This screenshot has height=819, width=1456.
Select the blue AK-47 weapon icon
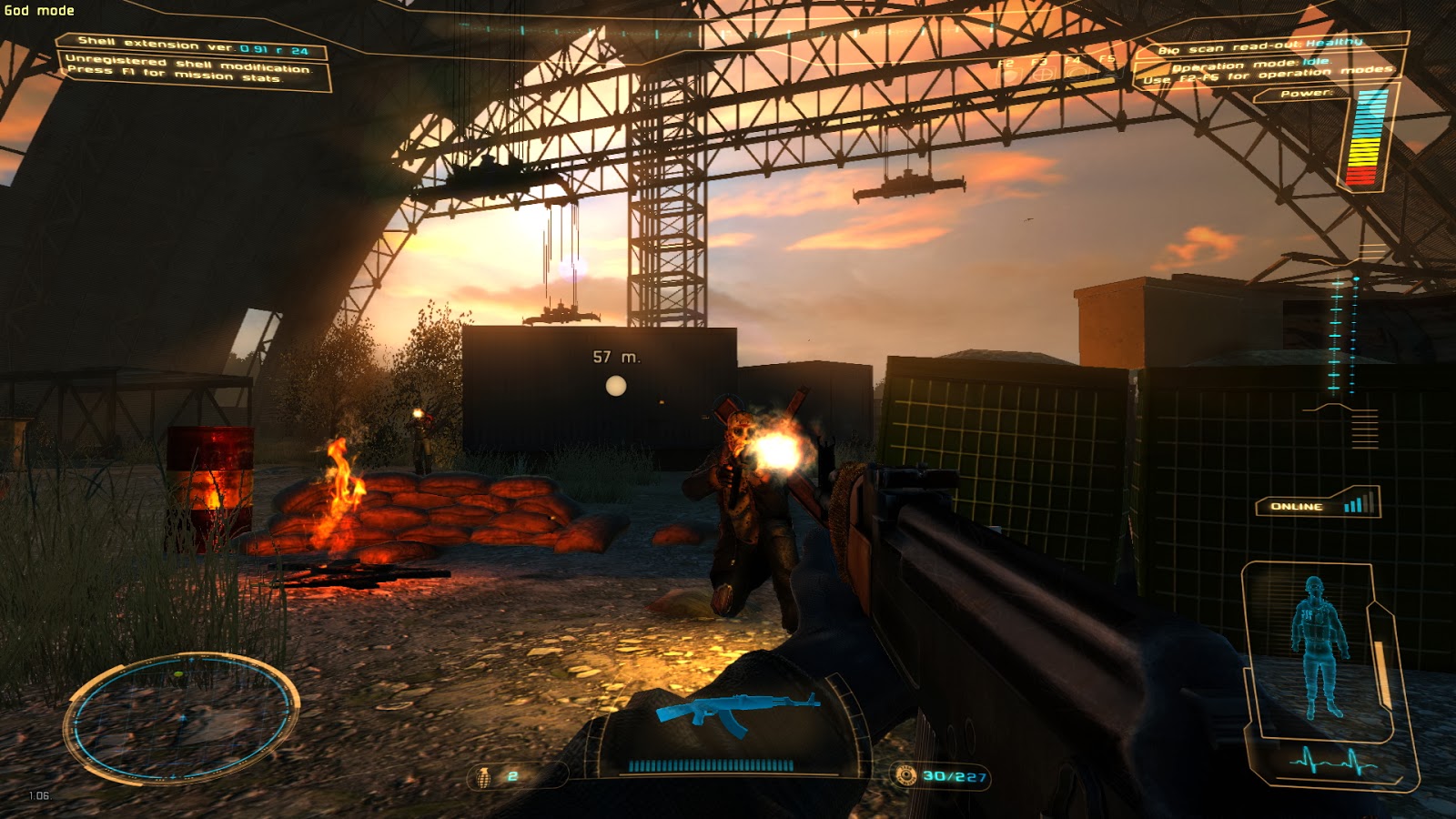coord(738,712)
